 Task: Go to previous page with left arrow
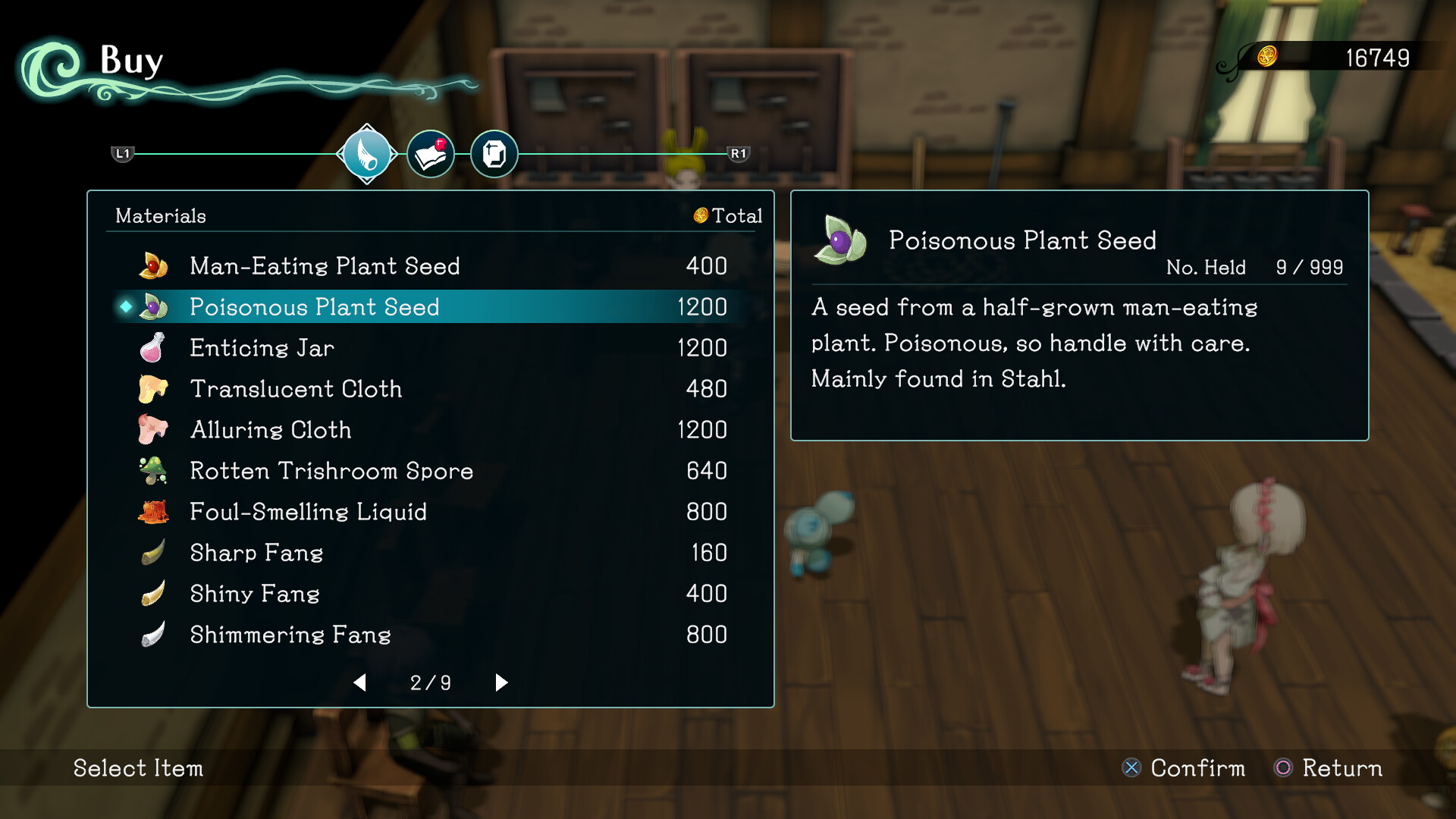tap(360, 682)
